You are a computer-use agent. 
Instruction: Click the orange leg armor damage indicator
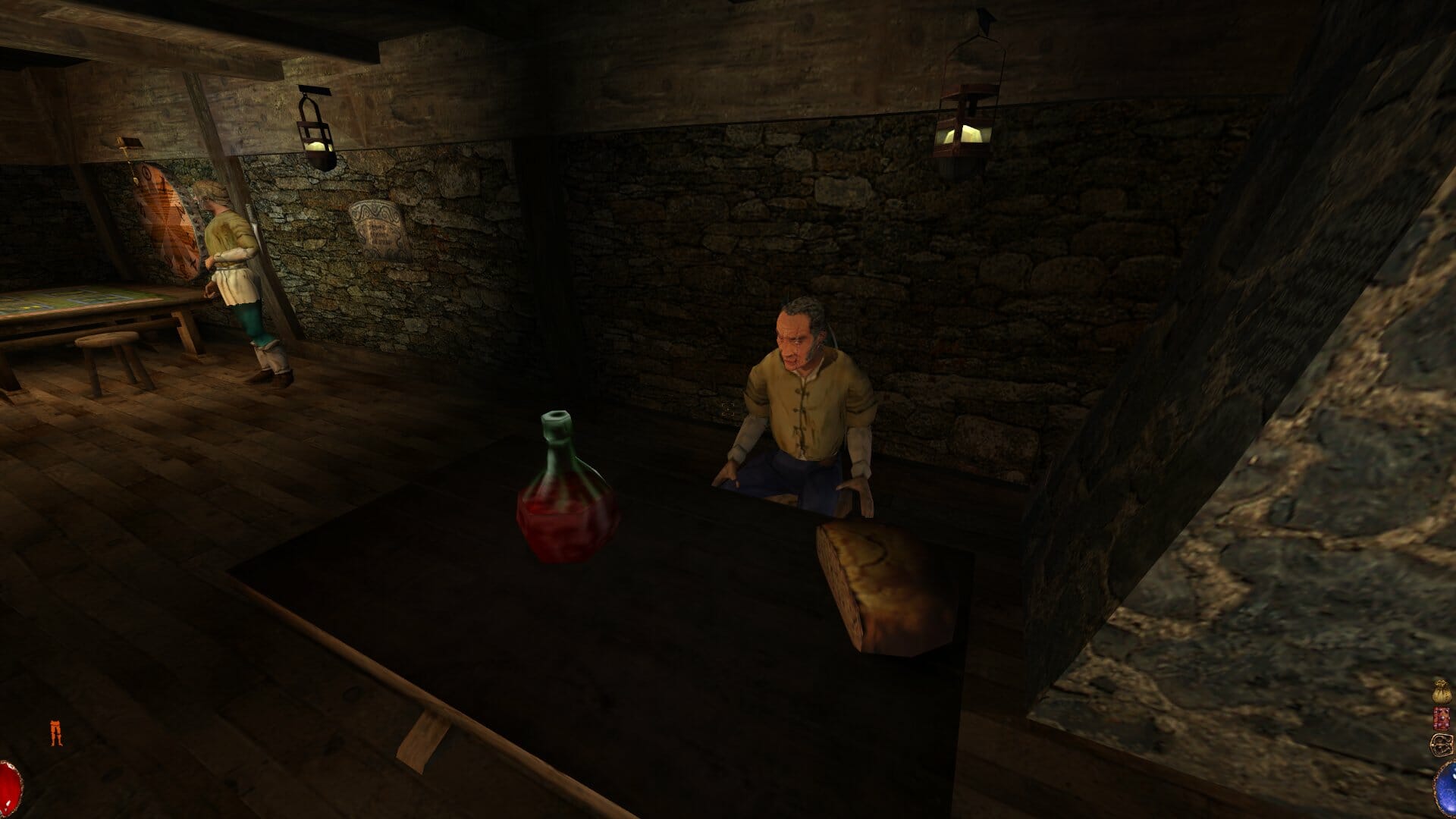click(x=56, y=730)
